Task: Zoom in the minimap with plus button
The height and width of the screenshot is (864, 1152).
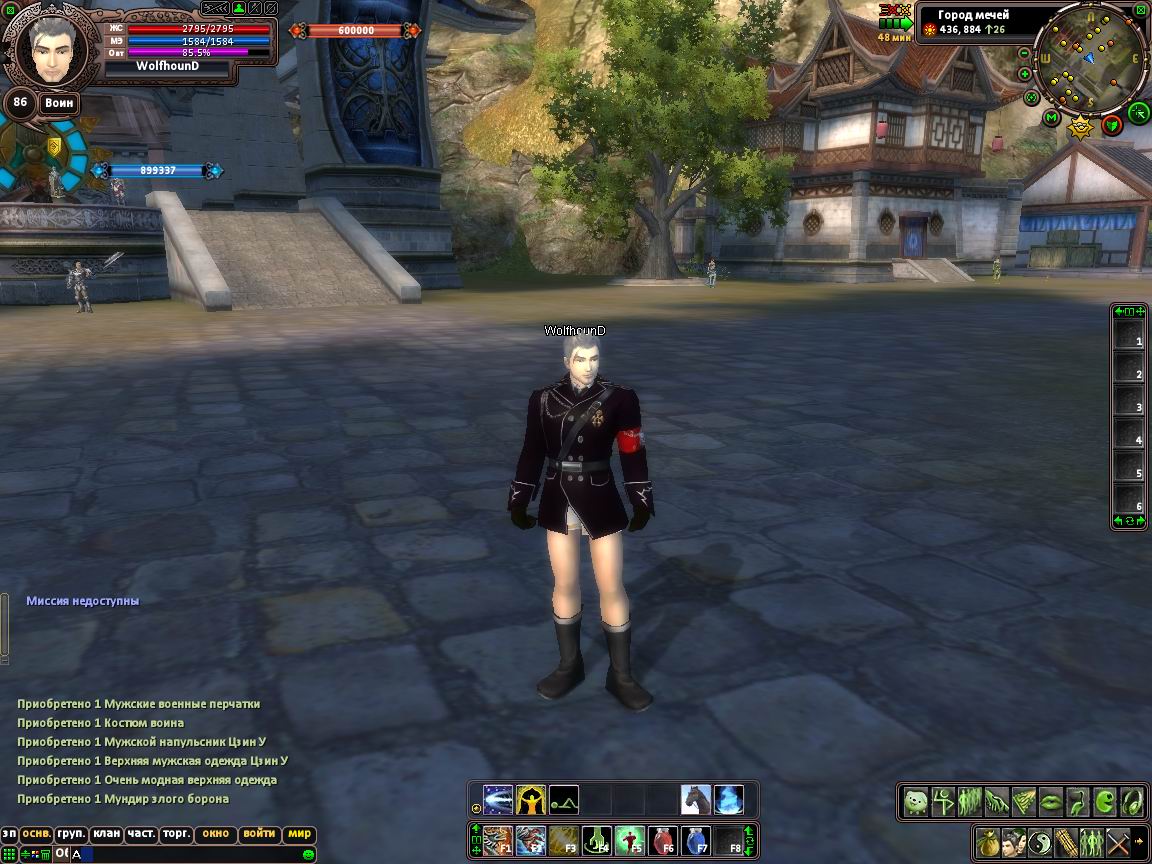Action: [1025, 73]
